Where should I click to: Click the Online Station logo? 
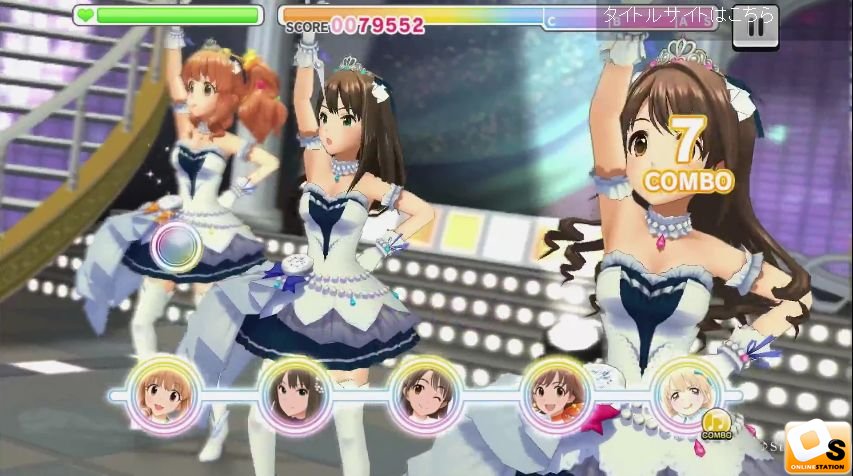[x=817, y=446]
